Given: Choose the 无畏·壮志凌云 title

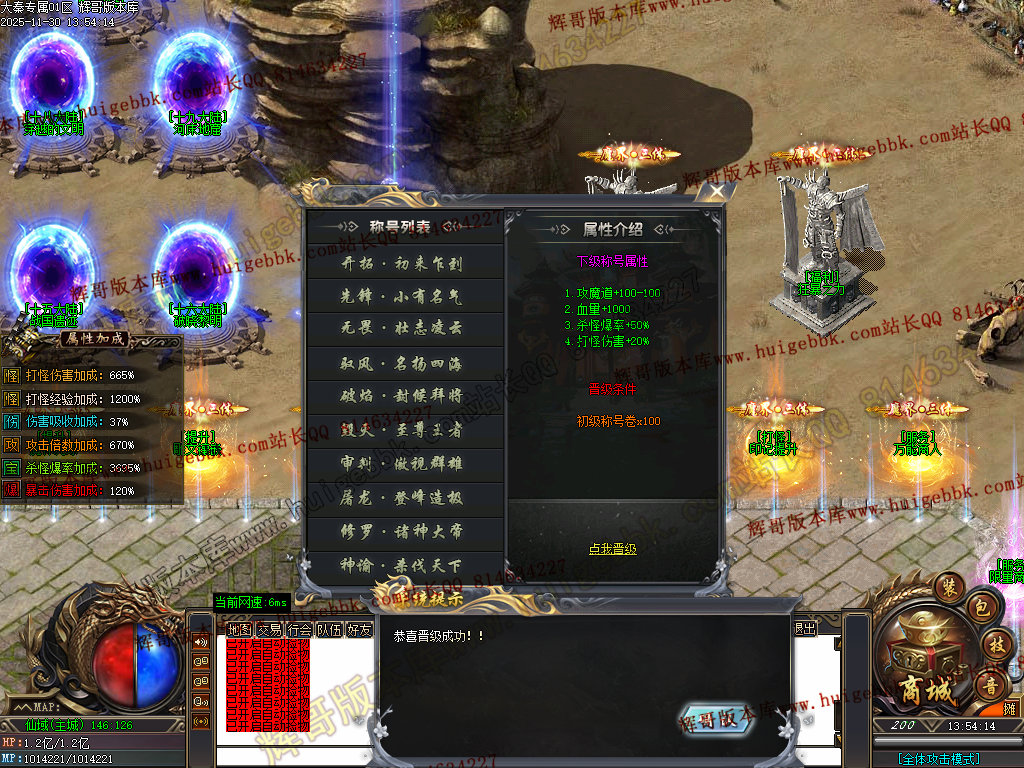Looking at the screenshot, I should (404, 329).
